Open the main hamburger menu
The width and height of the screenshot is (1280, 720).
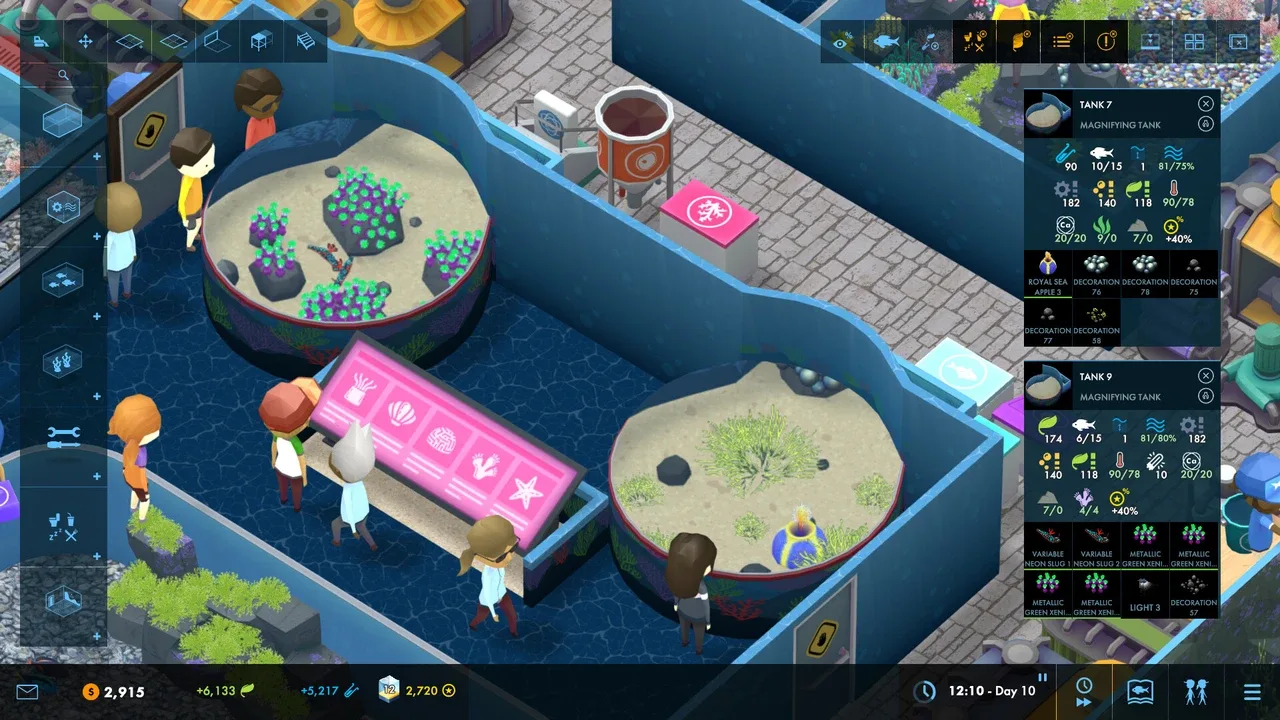tap(1252, 691)
